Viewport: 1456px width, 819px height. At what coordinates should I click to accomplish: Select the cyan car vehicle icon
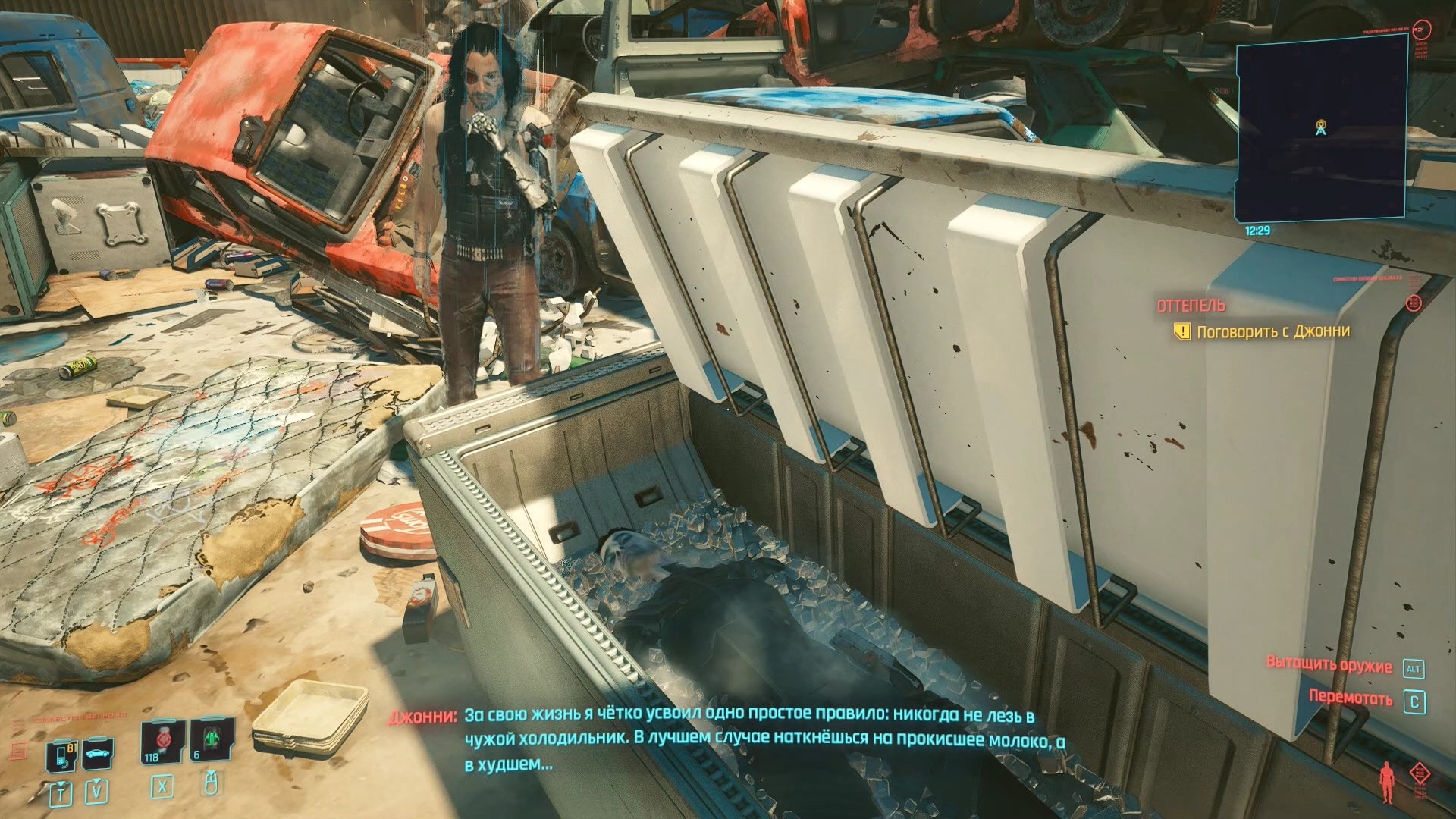[98, 753]
